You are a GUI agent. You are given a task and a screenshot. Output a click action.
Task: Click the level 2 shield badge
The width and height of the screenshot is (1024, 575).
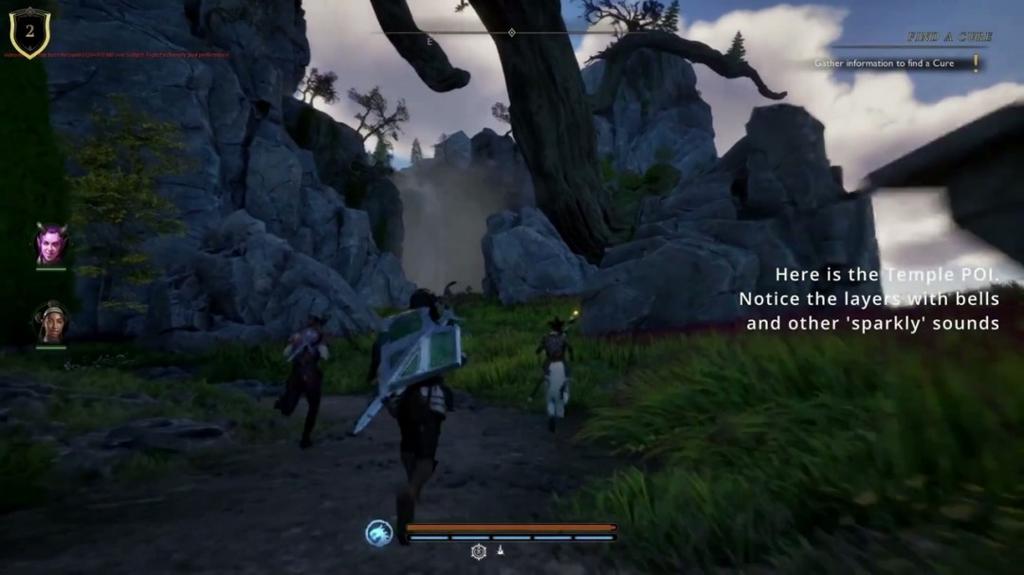tap(30, 31)
